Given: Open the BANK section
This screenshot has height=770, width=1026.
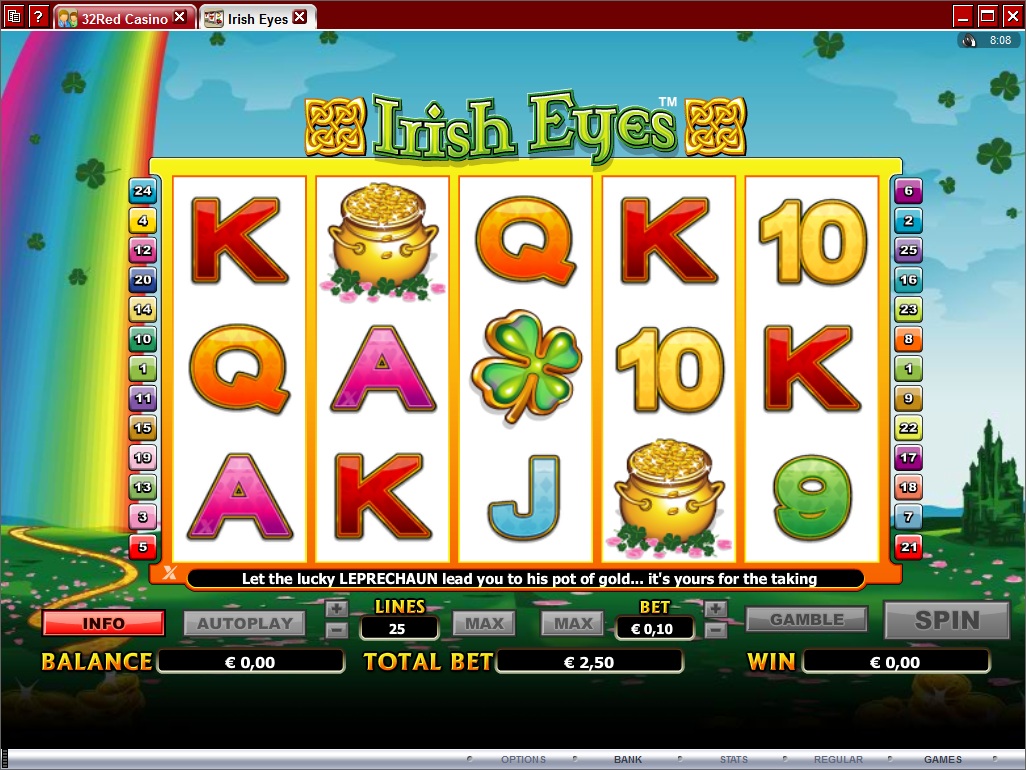Looking at the screenshot, I should click(628, 760).
